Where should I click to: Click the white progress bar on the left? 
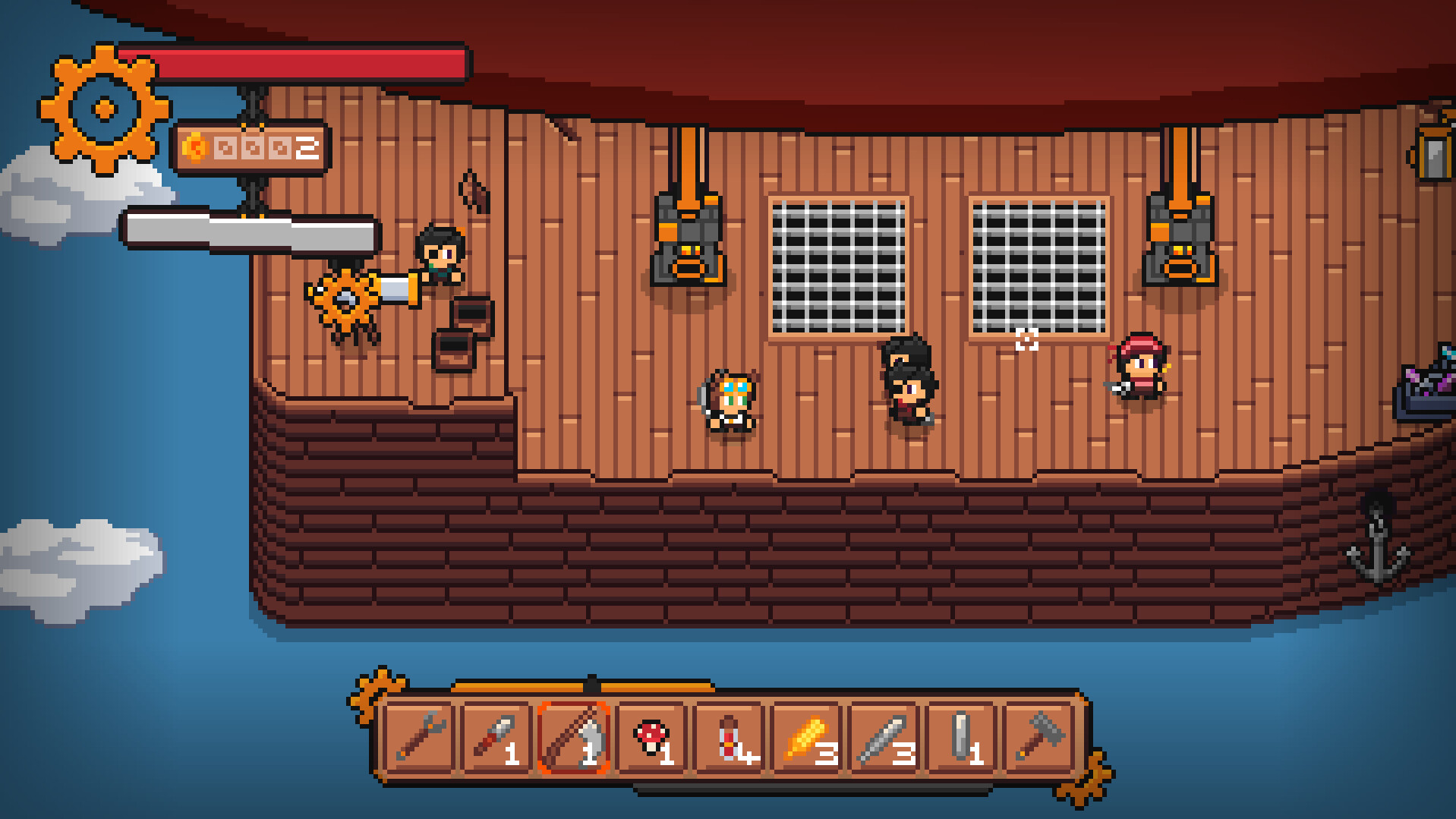coord(251,225)
